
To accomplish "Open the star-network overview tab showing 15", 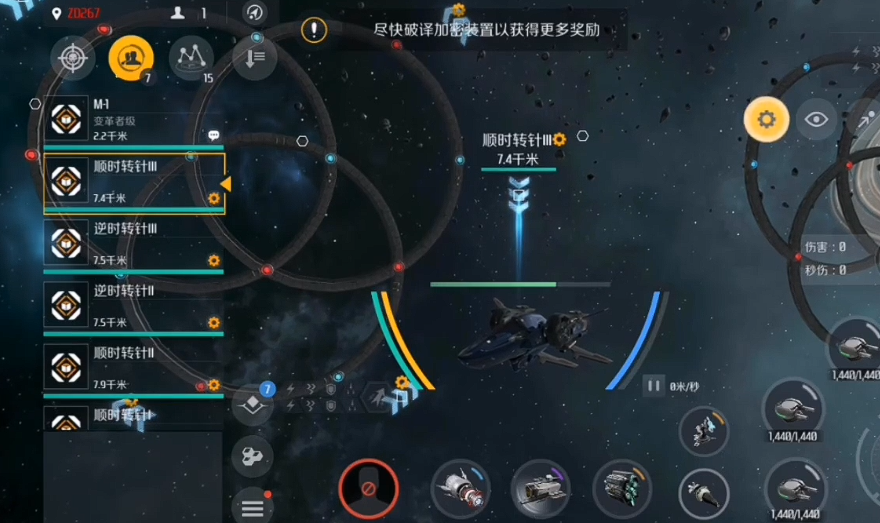I will click(x=190, y=59).
